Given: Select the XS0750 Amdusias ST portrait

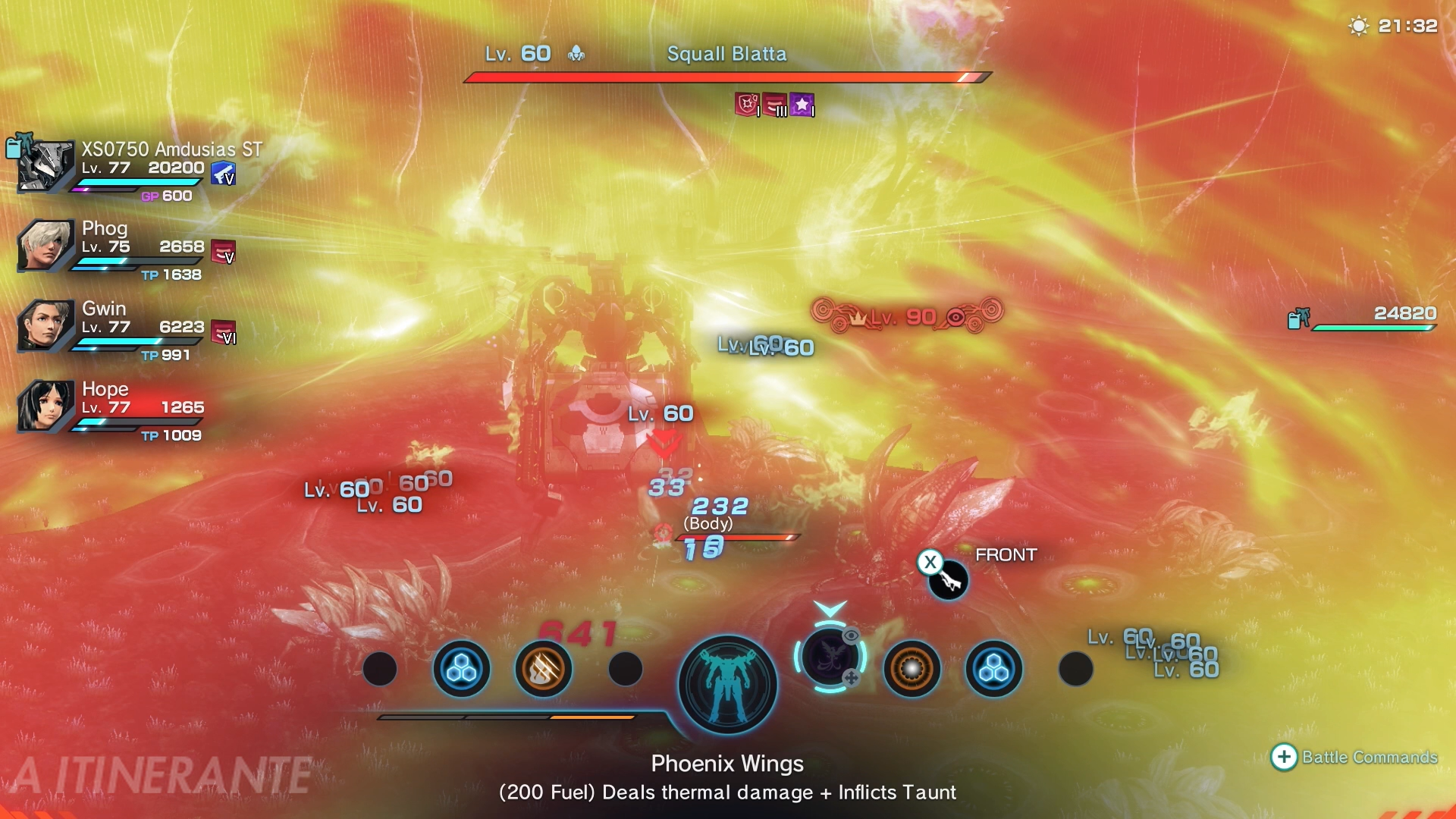Looking at the screenshot, I should click(x=46, y=165).
